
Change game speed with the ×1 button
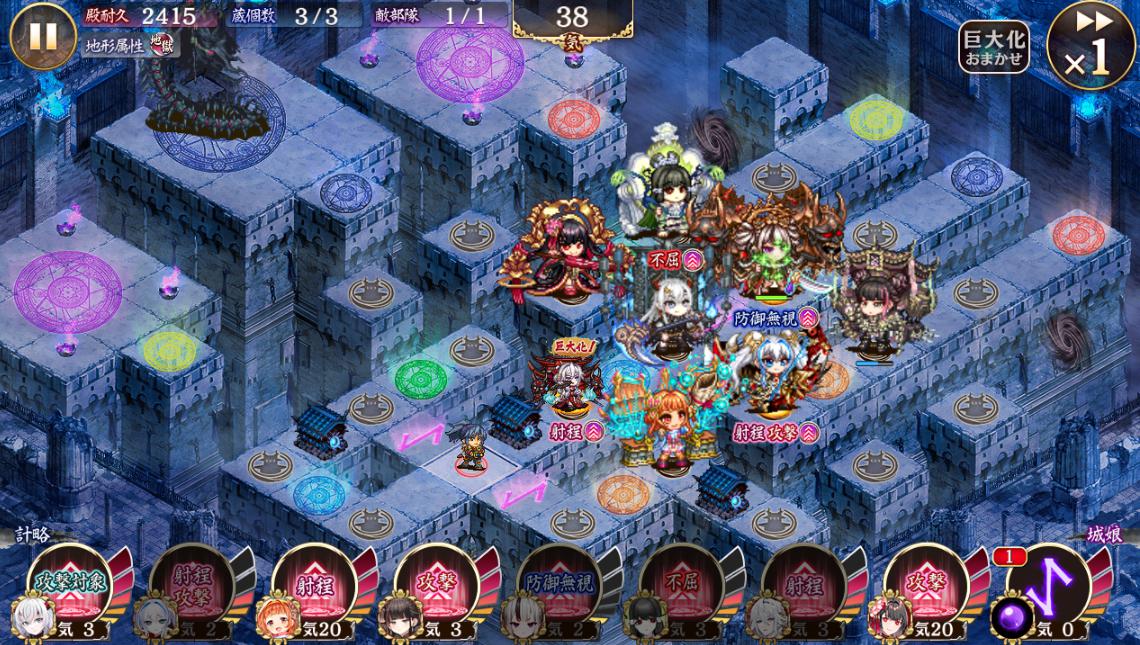point(1091,46)
